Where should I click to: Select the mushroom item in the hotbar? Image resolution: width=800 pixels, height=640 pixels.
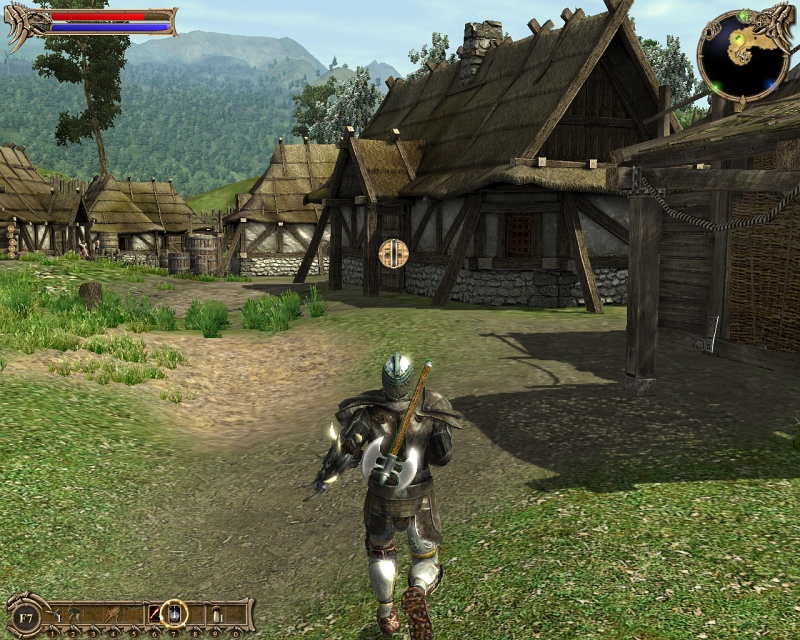click(215, 613)
